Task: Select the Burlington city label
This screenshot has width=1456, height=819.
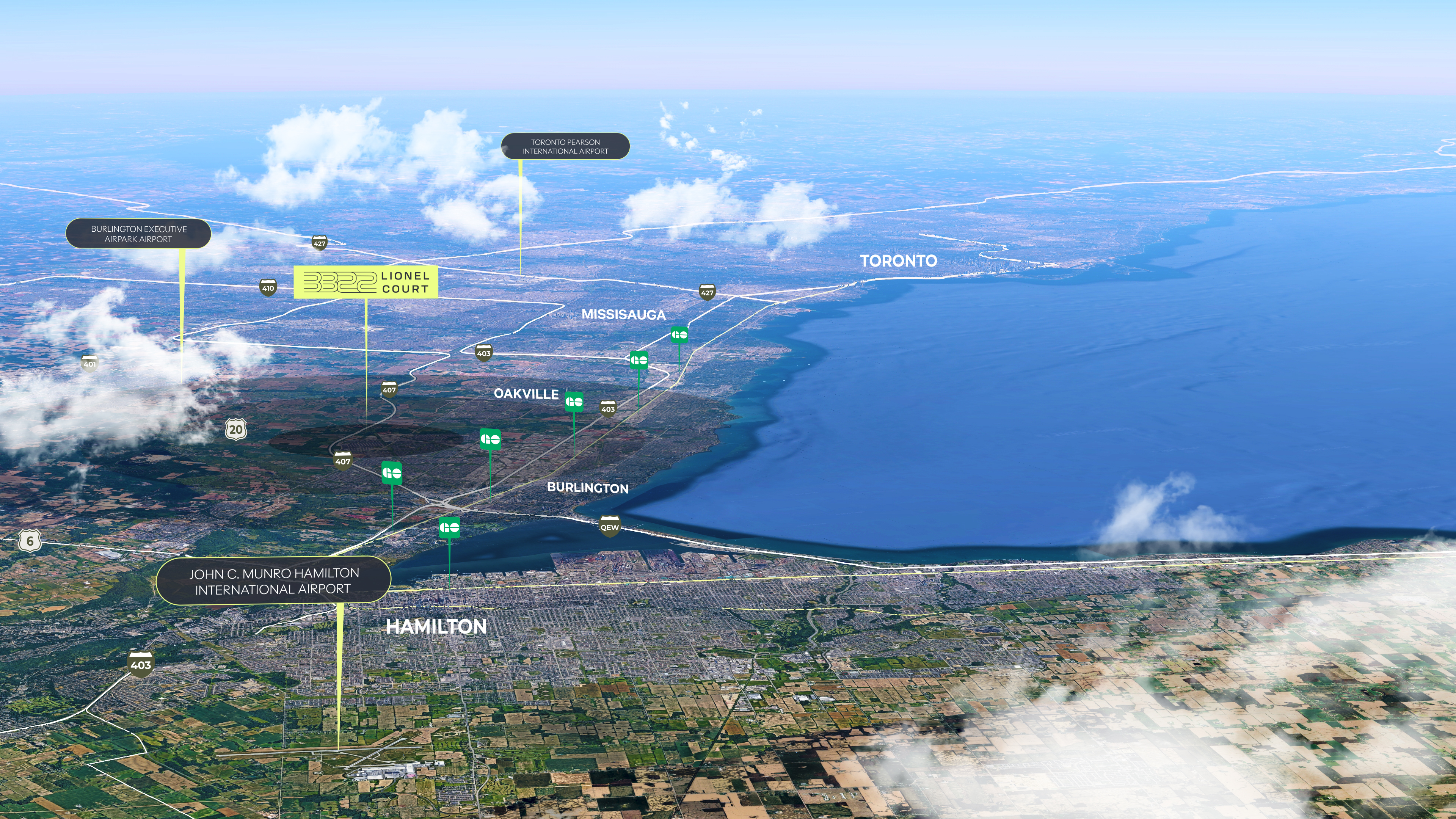Action: [587, 488]
